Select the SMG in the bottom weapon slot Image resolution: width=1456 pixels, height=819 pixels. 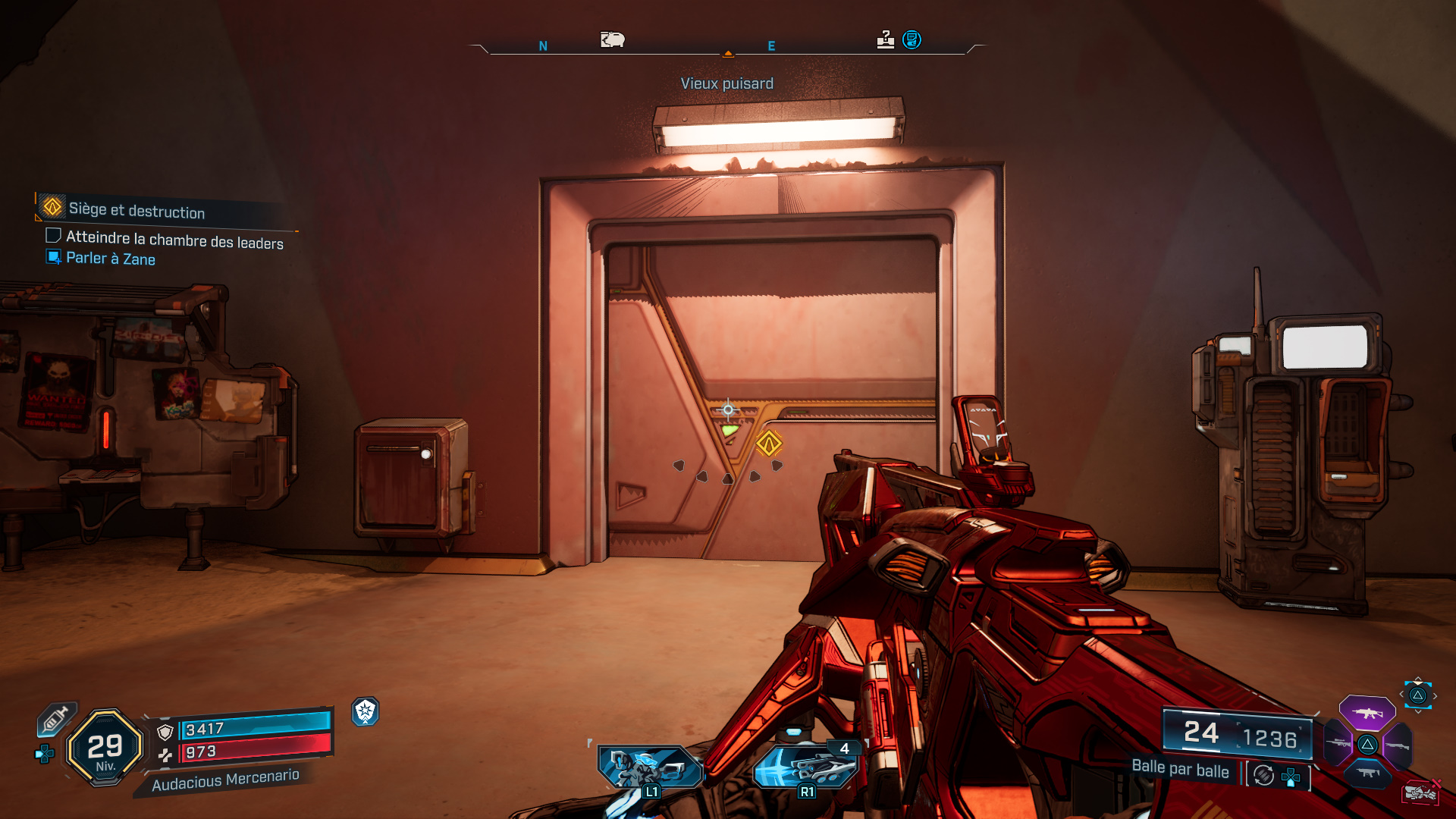[1367, 772]
